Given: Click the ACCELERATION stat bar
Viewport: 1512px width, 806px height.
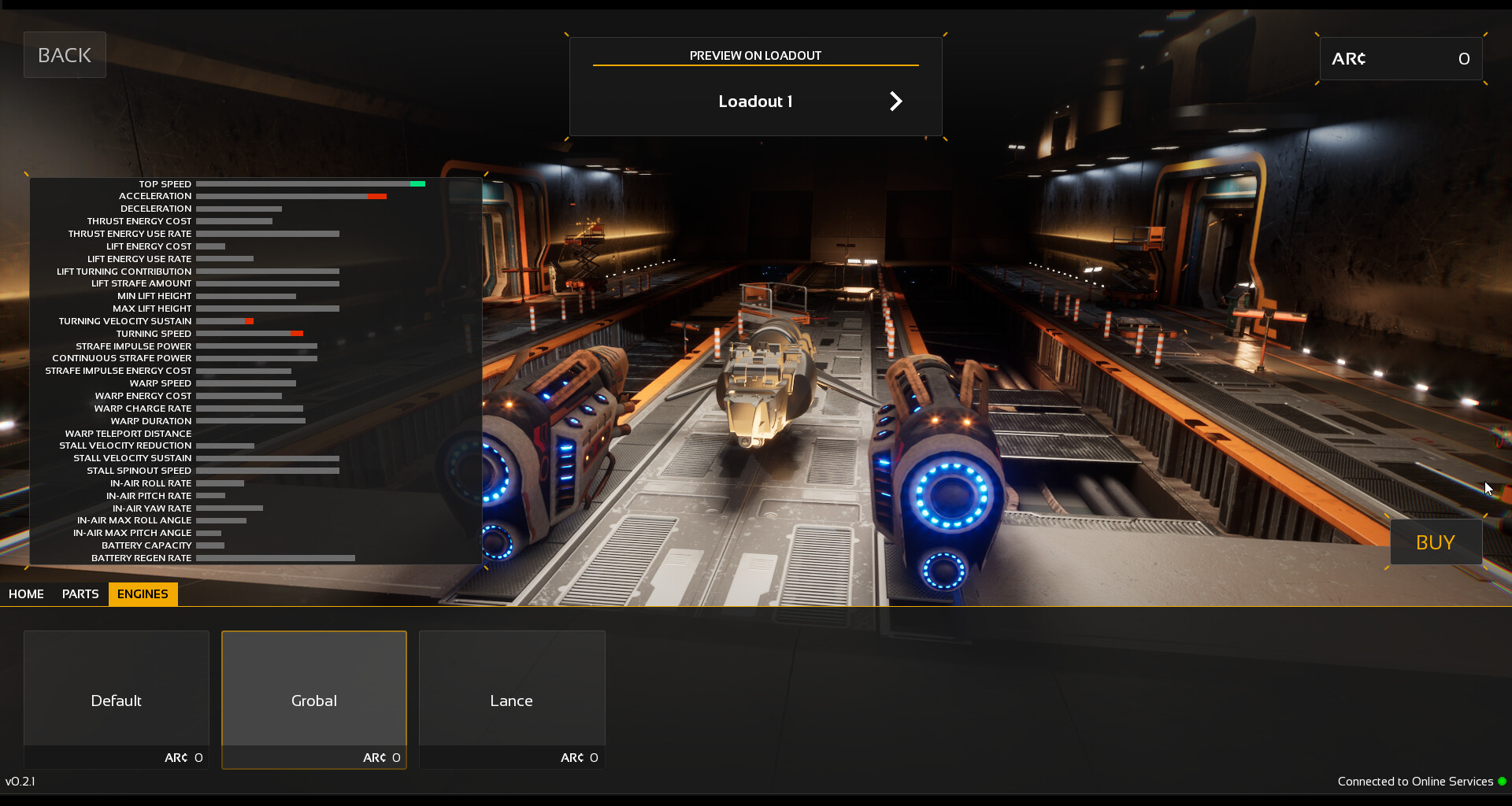Looking at the screenshot, I should click(291, 196).
